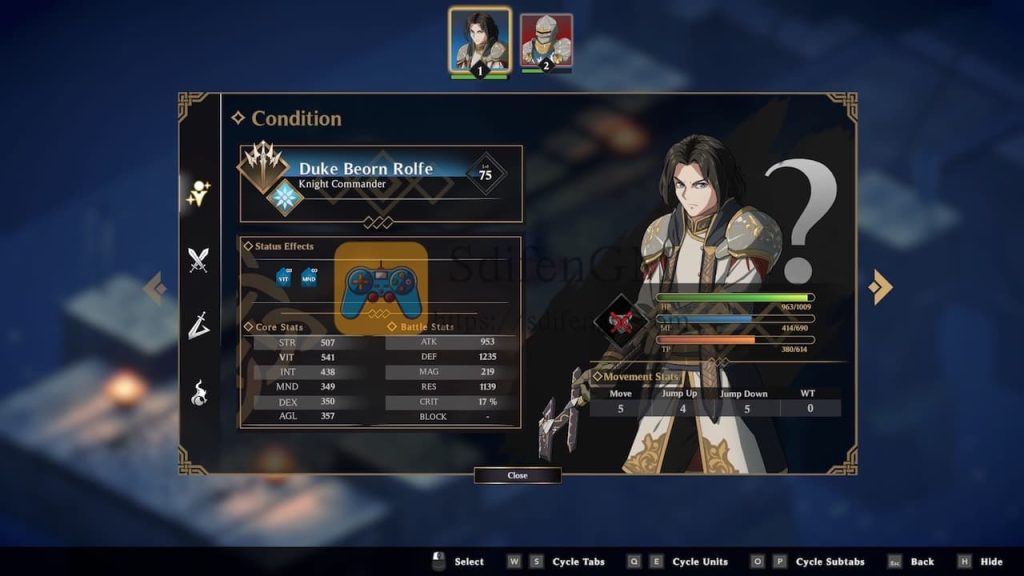Inspect the VIT status effect icon
This screenshot has height=576, width=1024.
(x=284, y=277)
